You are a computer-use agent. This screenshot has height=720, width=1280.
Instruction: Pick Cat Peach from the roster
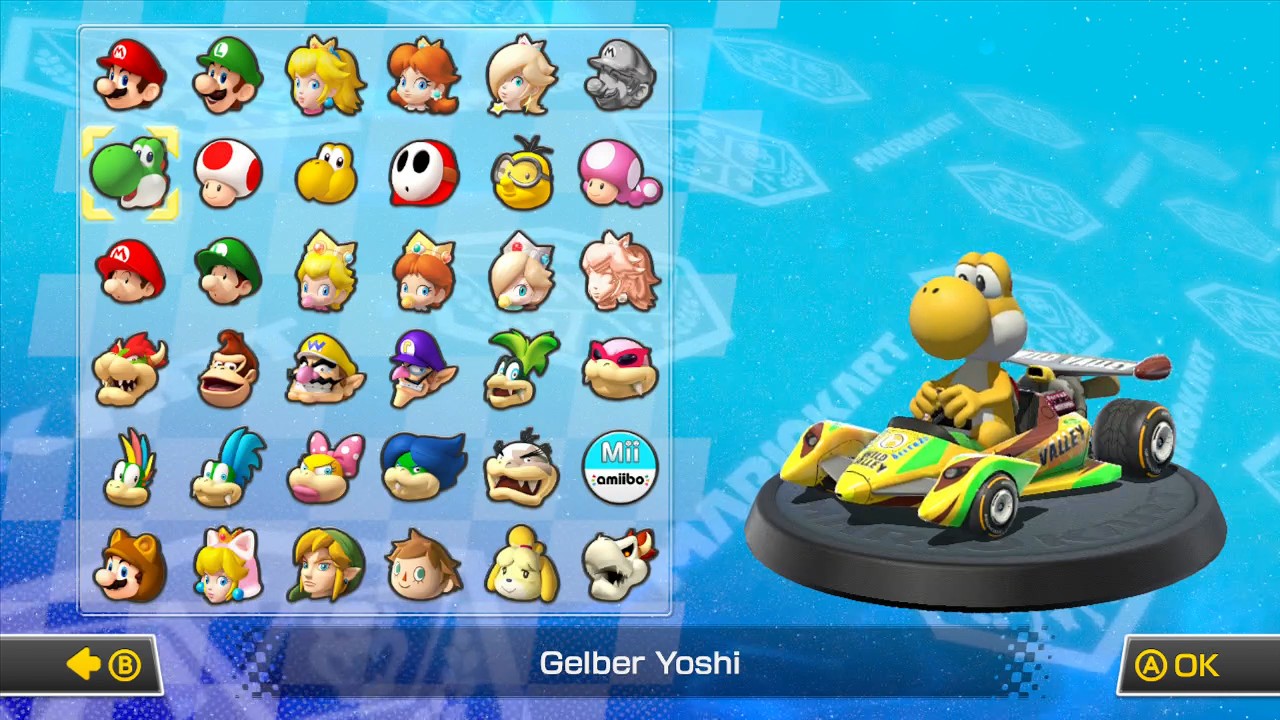point(227,563)
